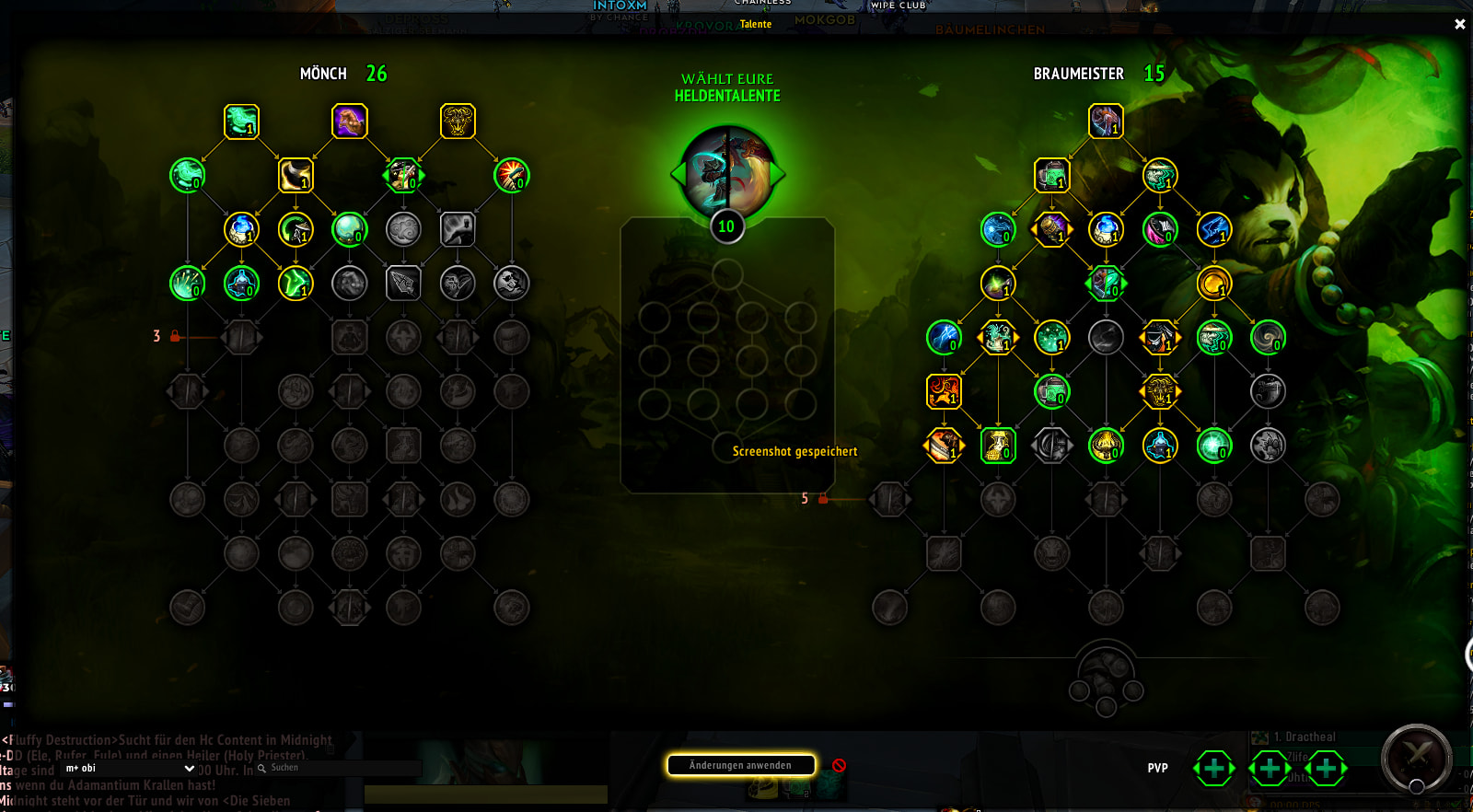Viewport: 1473px width, 812px height.
Task: Select the green brew keg talent in second row
Action: coord(1051,175)
